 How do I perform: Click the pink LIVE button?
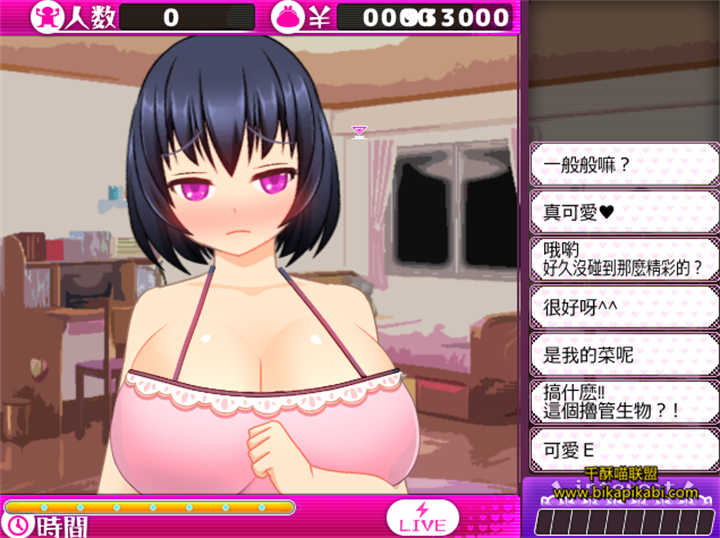422,517
